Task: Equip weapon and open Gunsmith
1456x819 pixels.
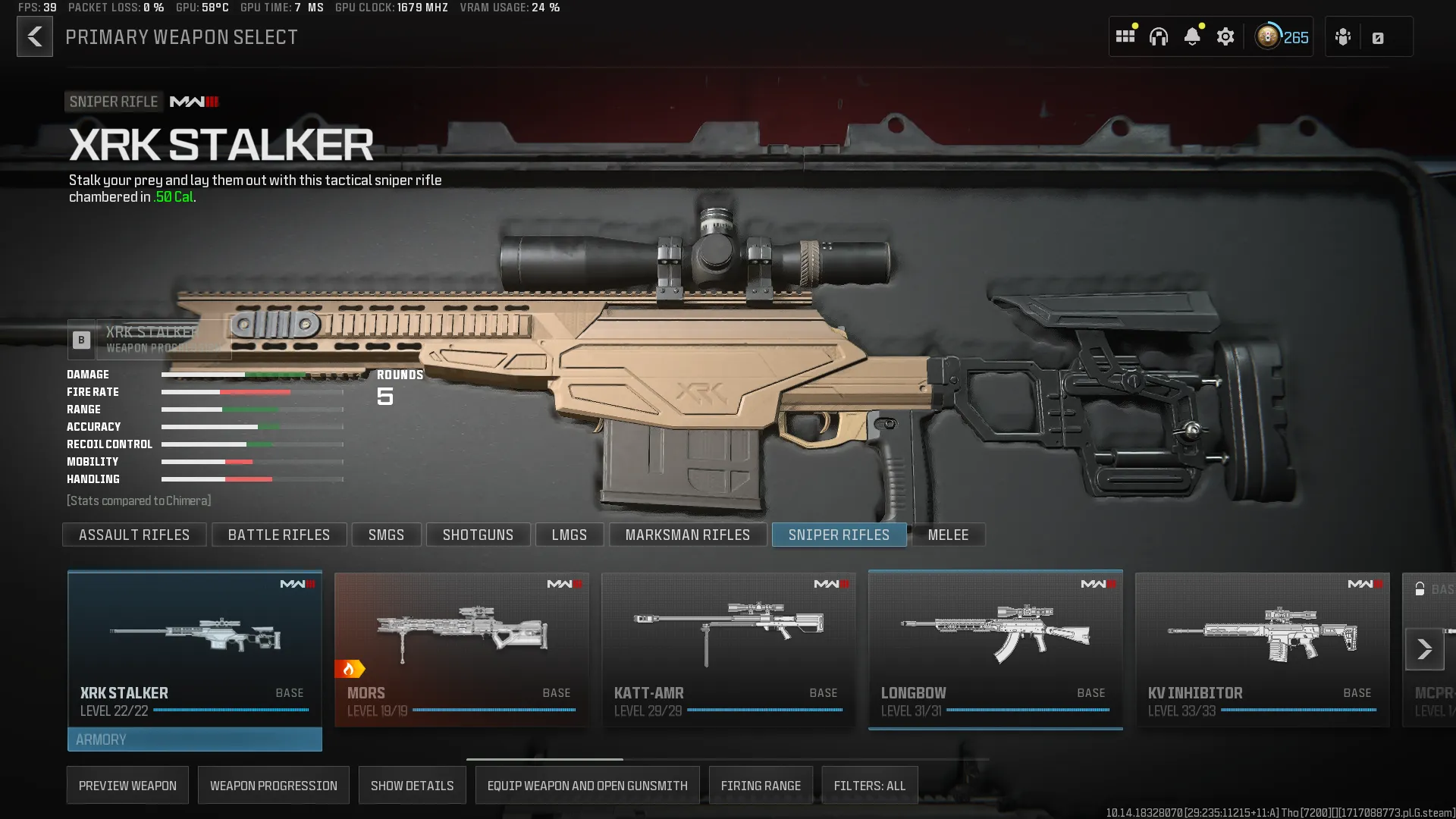Action: point(587,785)
